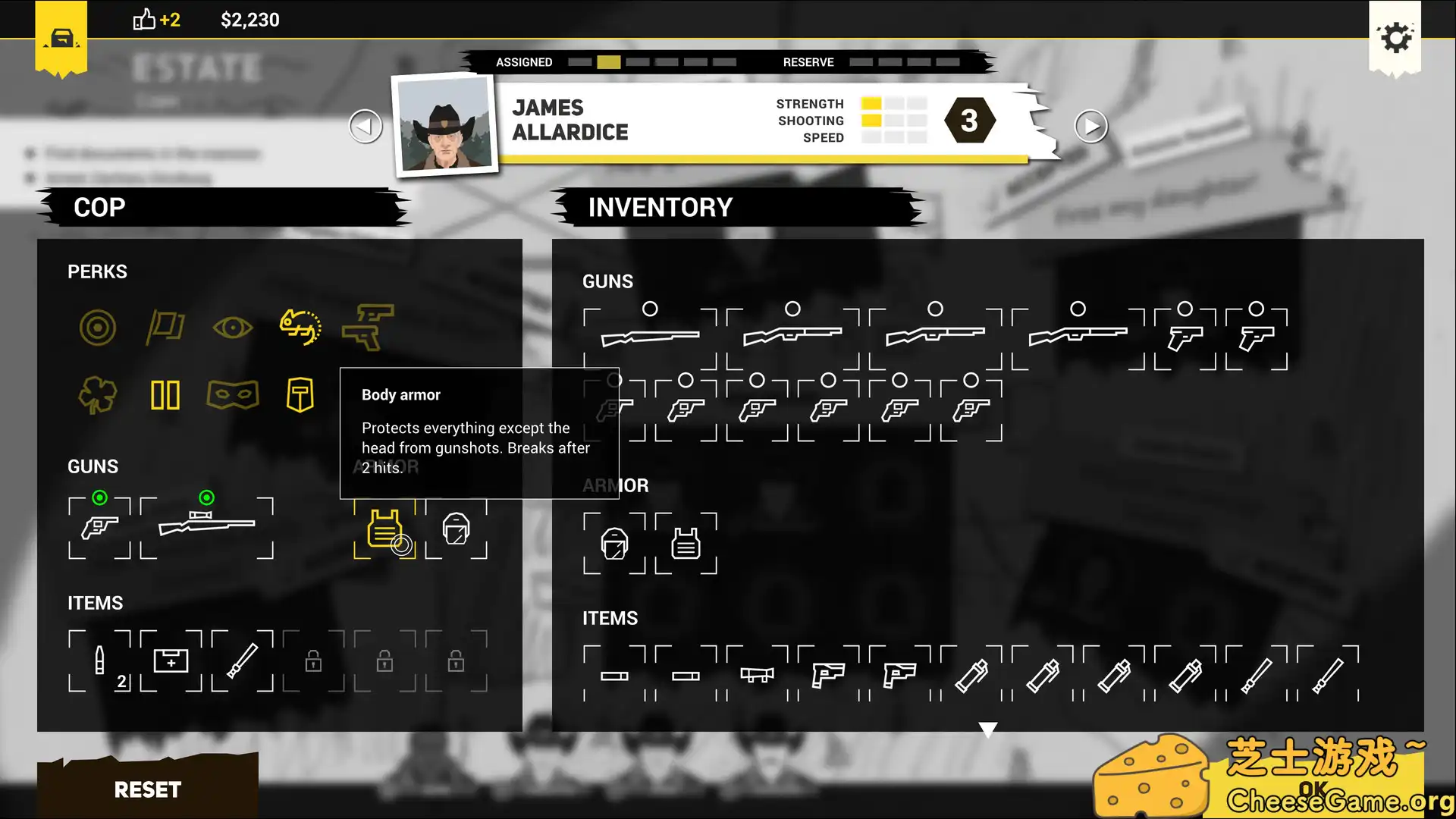Screen dimensions: 1456x819
Task: Select the bandit mask perk
Action: click(x=232, y=394)
